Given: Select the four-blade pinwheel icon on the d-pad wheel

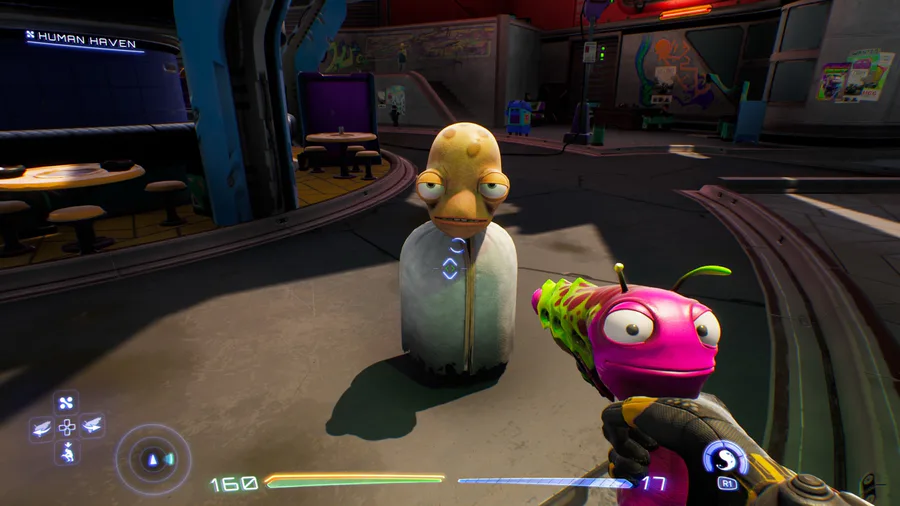Looking at the screenshot, I should [x=66, y=403].
